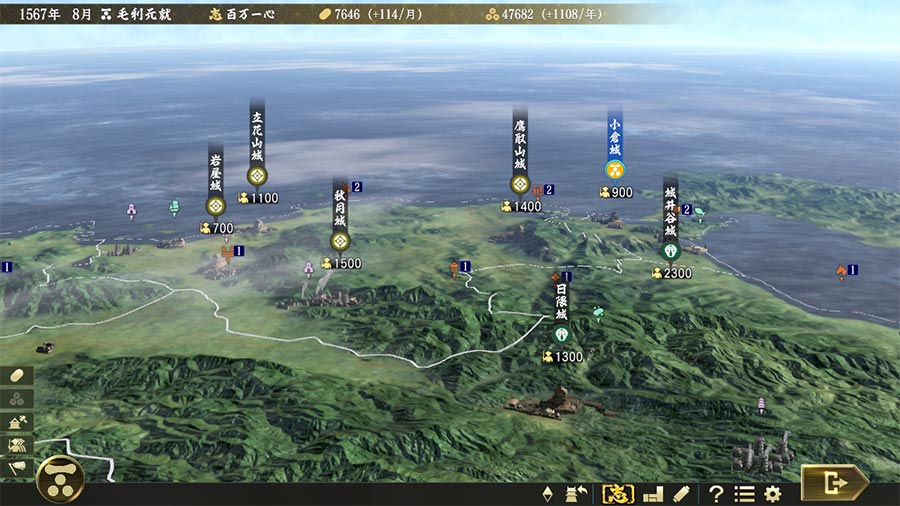The height and width of the screenshot is (506, 900).
Task: End turn with the gold arrow button
Action: click(x=834, y=483)
